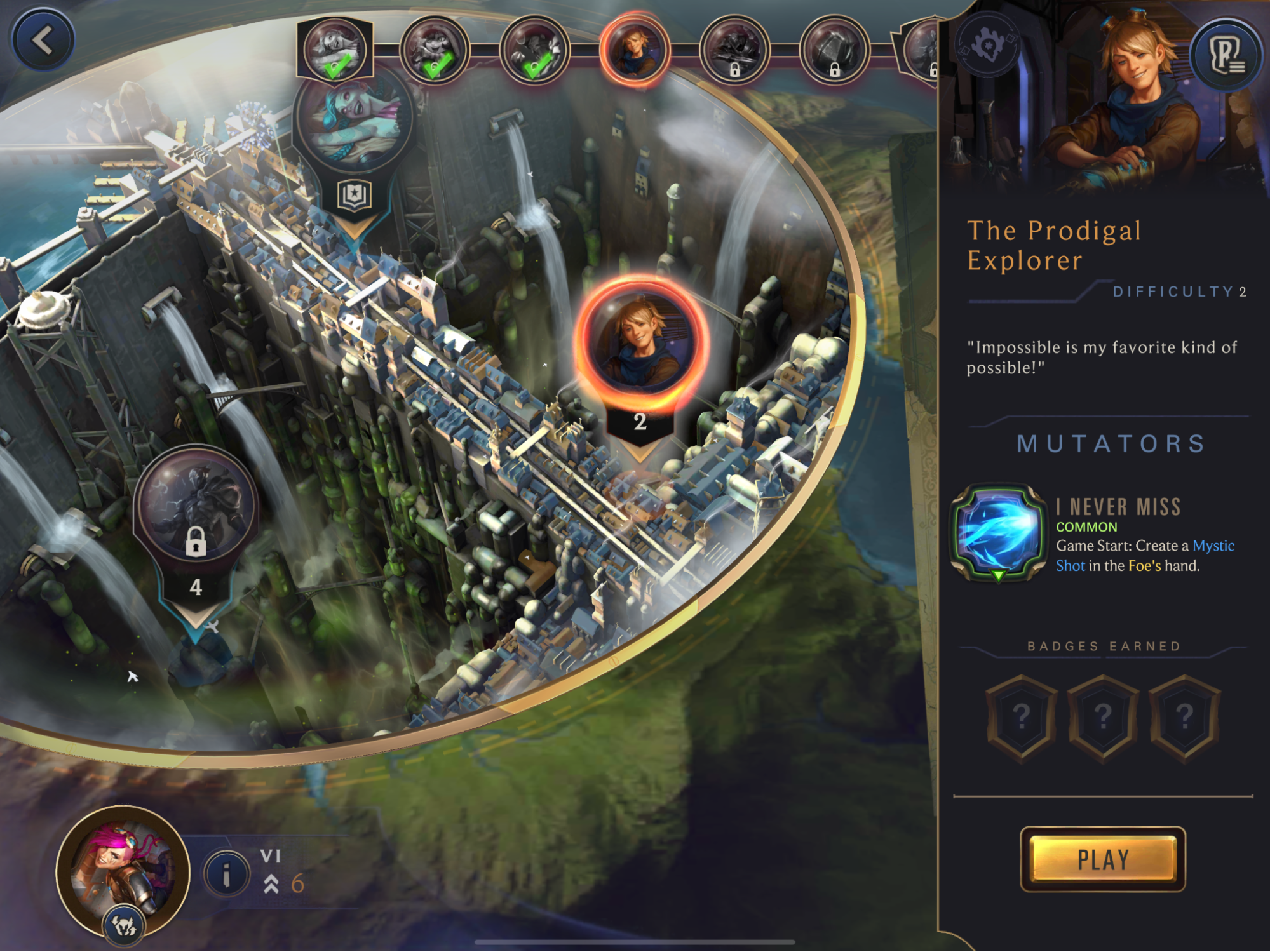Select the first completed encounter in the top track
This screenshot has height=952, width=1270.
pyautogui.click(x=334, y=50)
